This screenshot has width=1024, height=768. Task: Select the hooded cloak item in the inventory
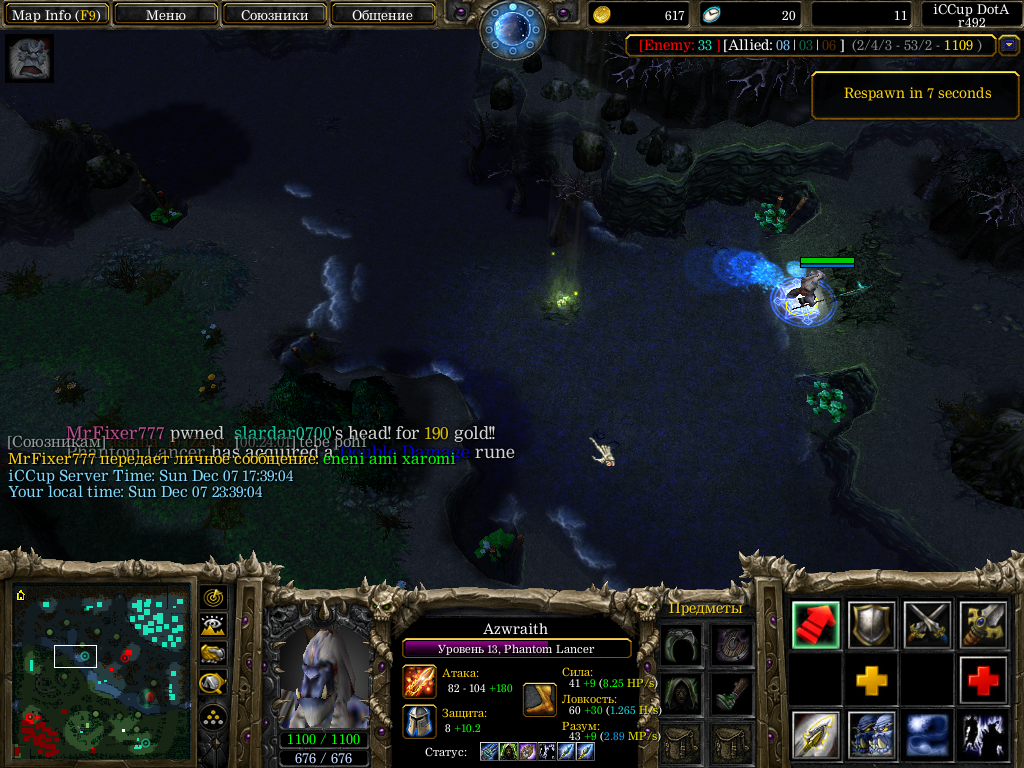[x=680, y=692]
